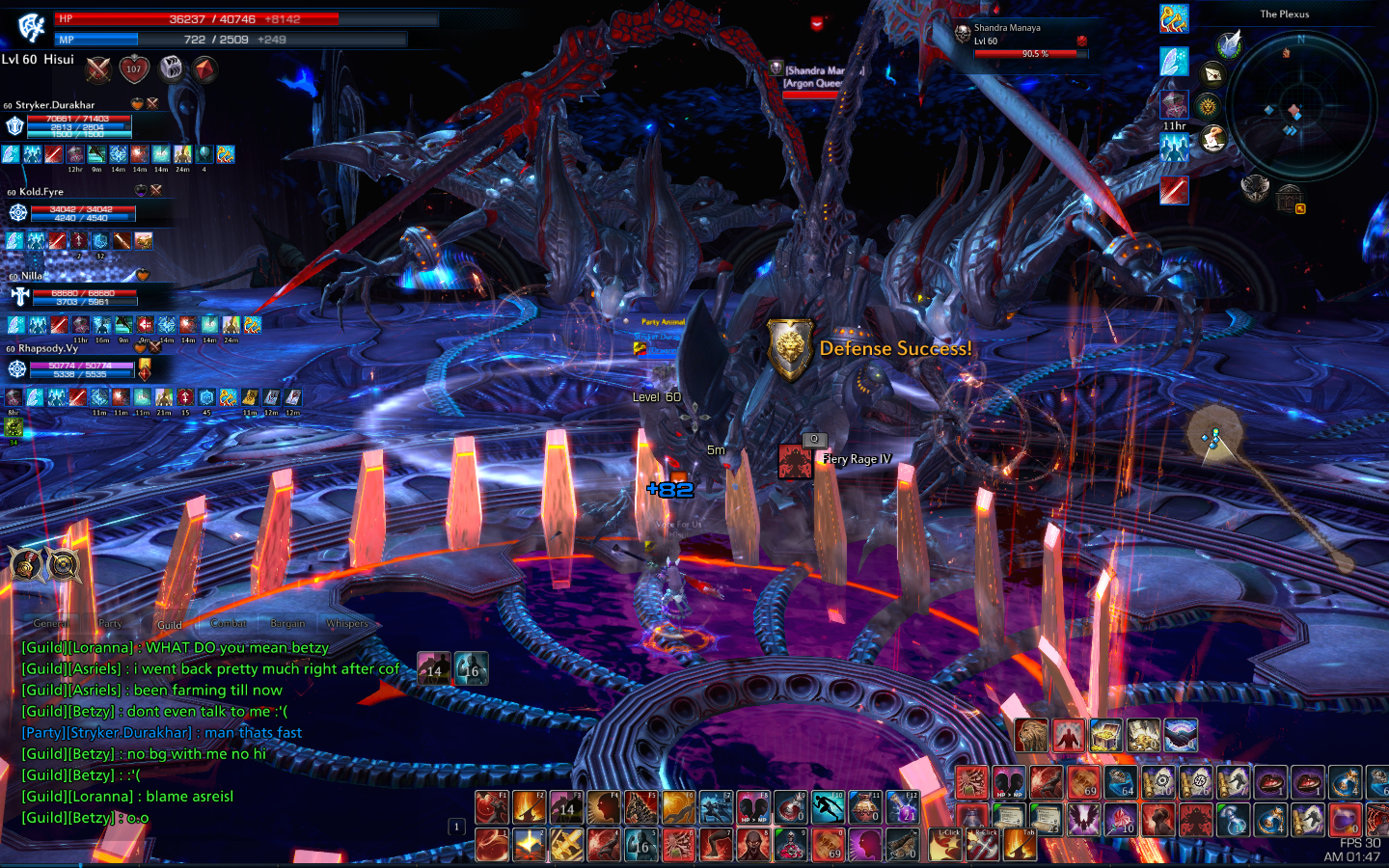
Task: Open the mail envelope icon
Action: [x=1212, y=73]
